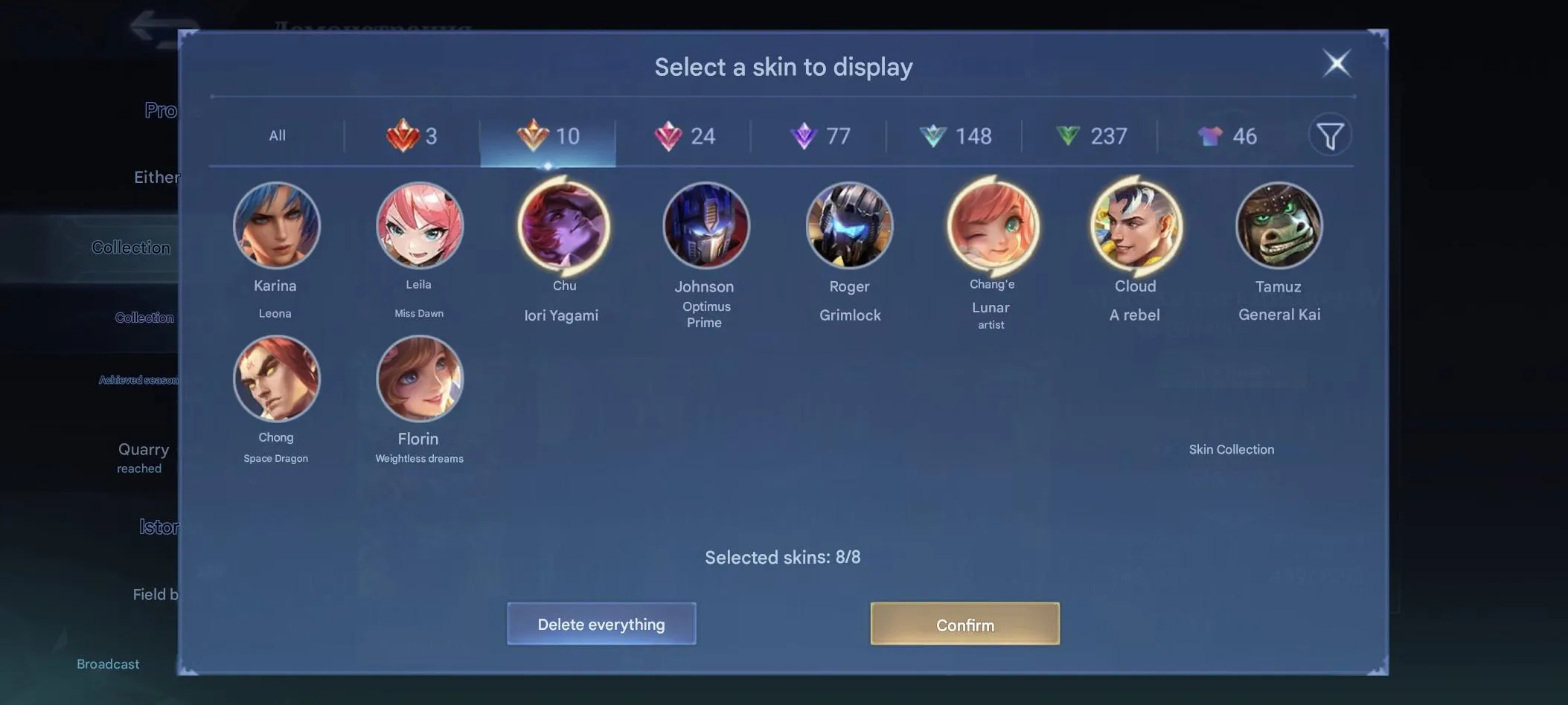Open the skin filter options funnel icon
The height and width of the screenshot is (705, 1568).
click(x=1331, y=135)
